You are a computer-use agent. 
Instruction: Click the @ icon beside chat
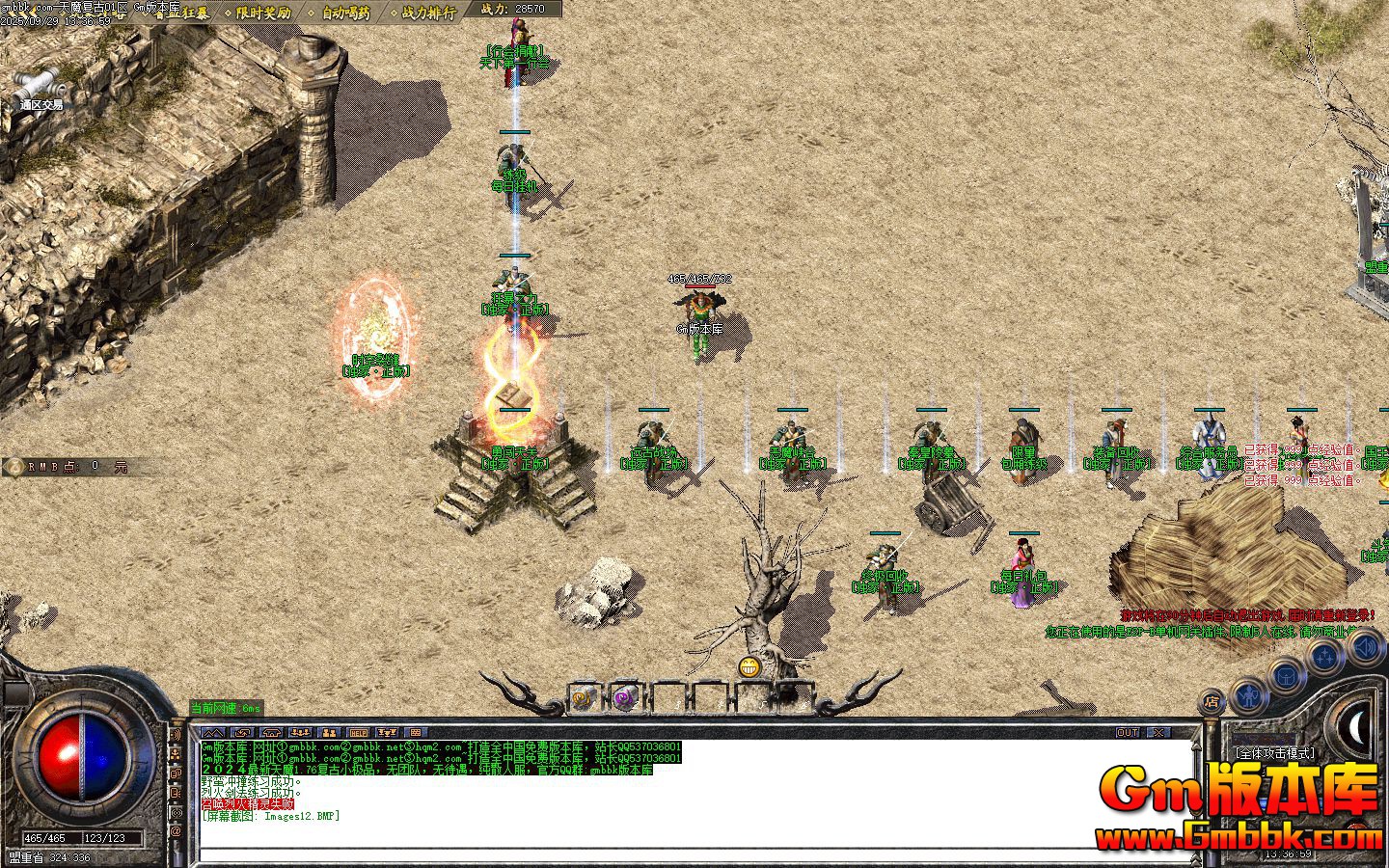pos(177,830)
